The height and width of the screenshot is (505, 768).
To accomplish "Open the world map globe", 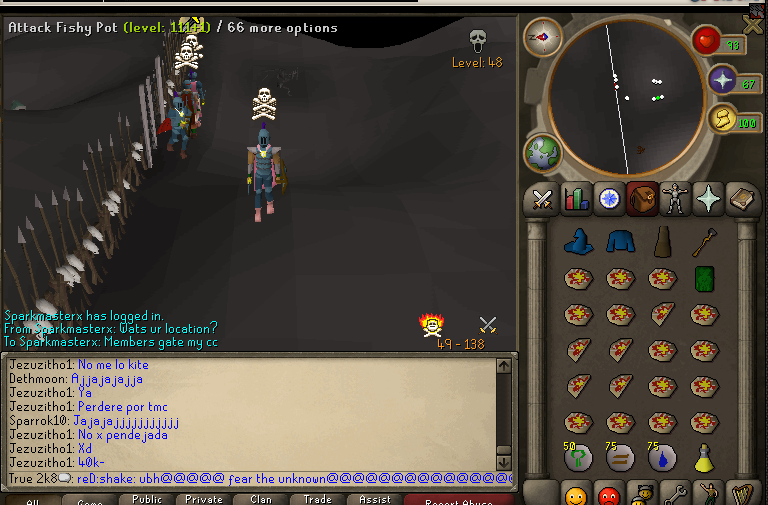I will pyautogui.click(x=544, y=153).
